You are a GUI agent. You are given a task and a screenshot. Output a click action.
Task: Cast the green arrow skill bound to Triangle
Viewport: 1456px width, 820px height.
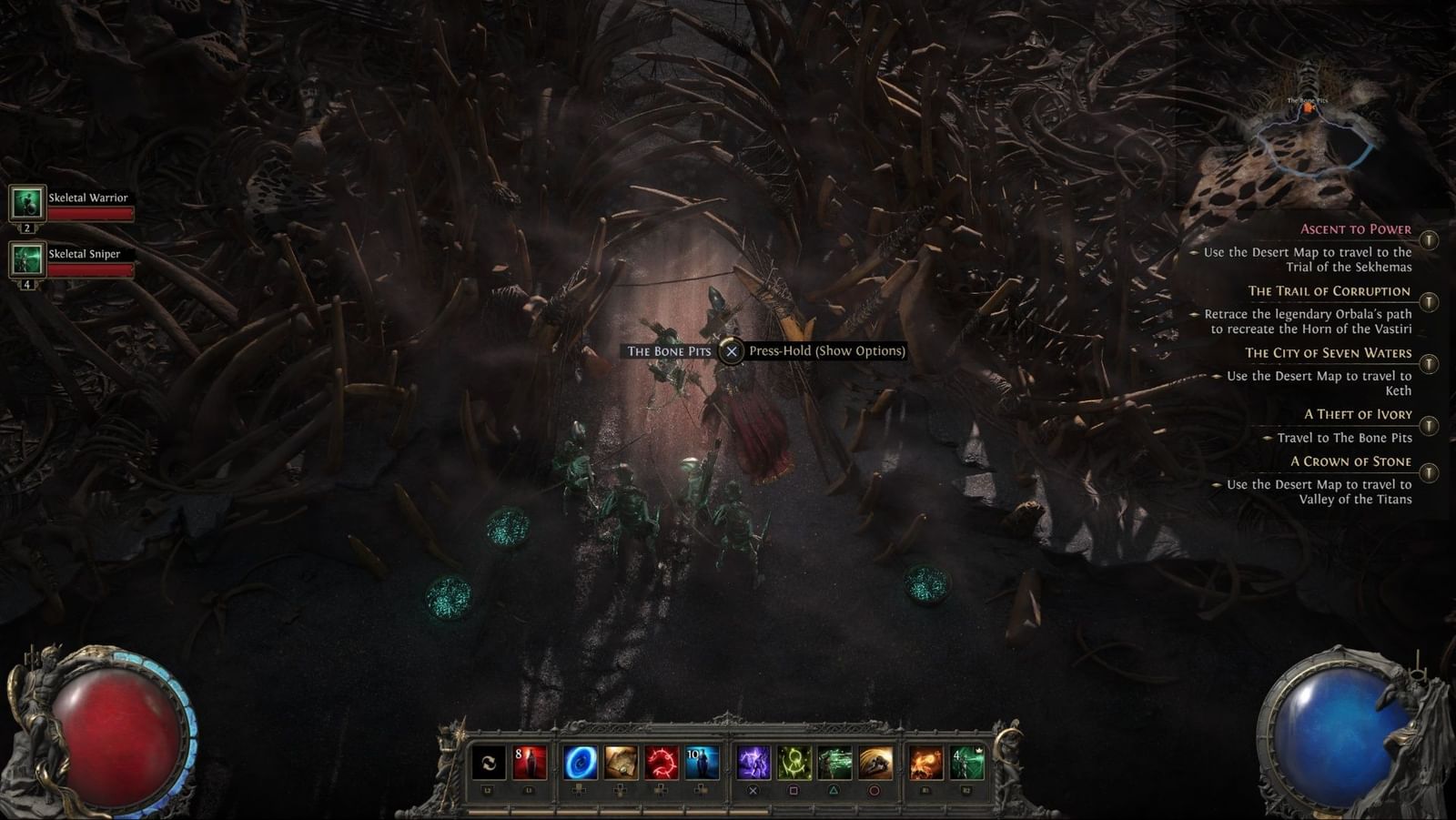(834, 761)
